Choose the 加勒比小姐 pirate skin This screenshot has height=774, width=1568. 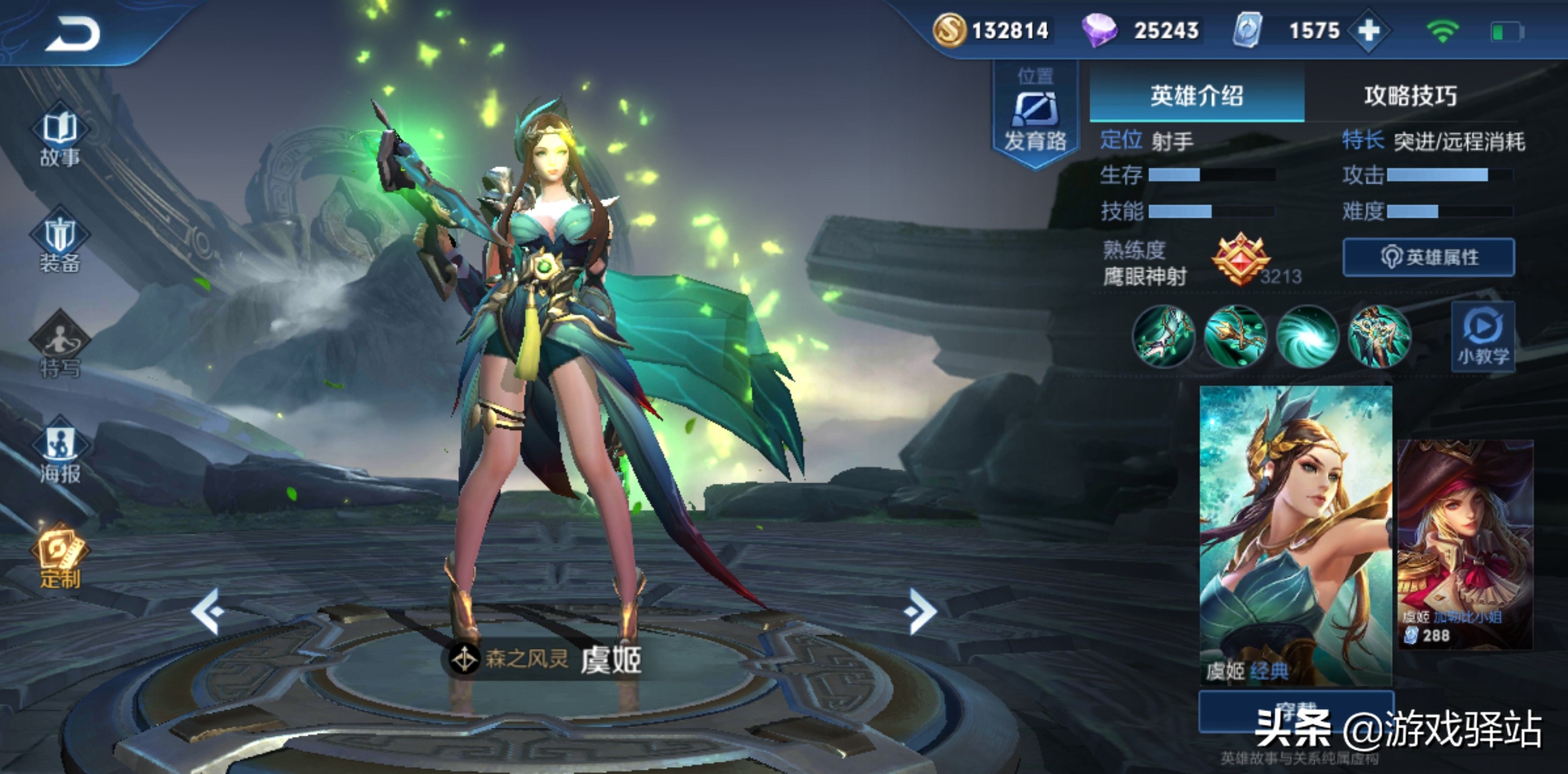pyautogui.click(x=1465, y=544)
